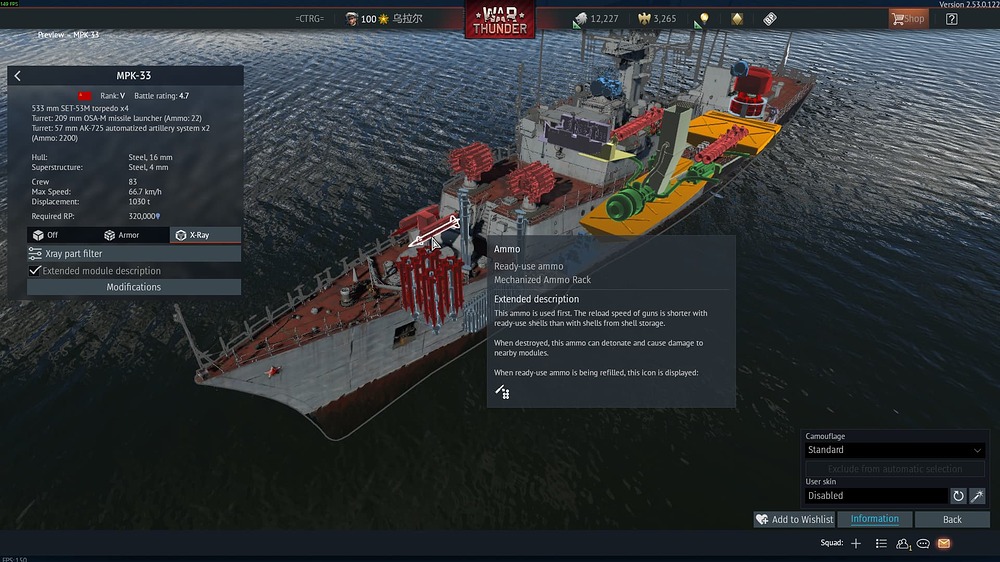The height and width of the screenshot is (562, 1000).
Task: Add MPK-33 to Wishlist
Action: tap(795, 520)
